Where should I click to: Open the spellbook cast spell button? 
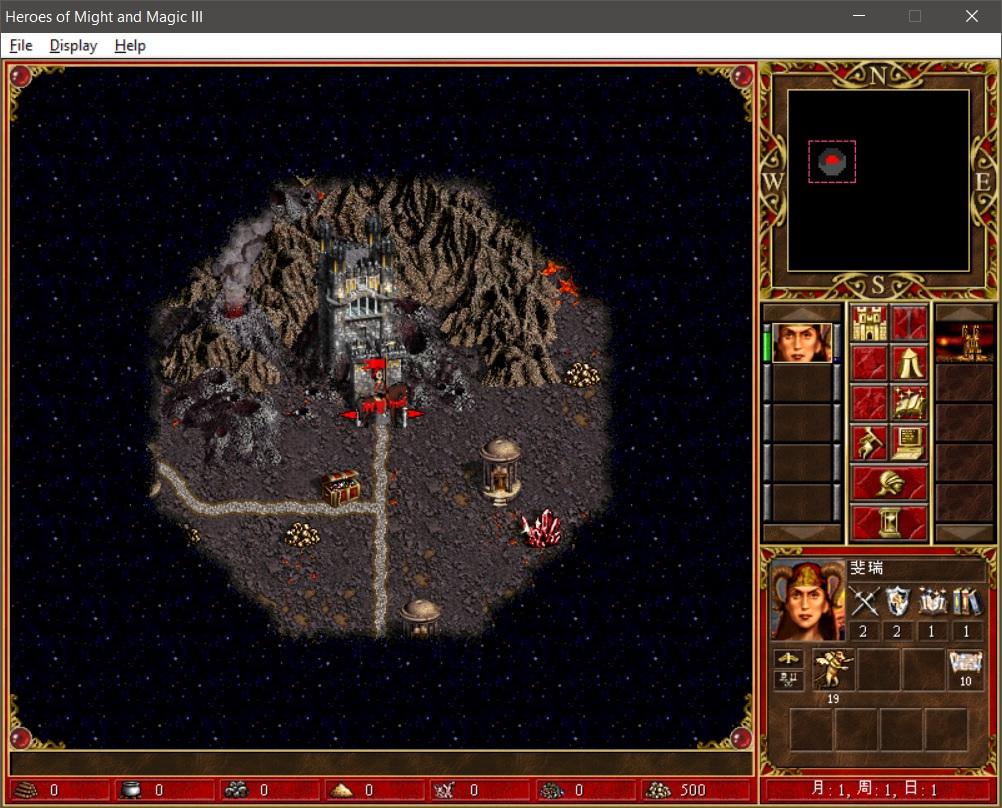(909, 403)
